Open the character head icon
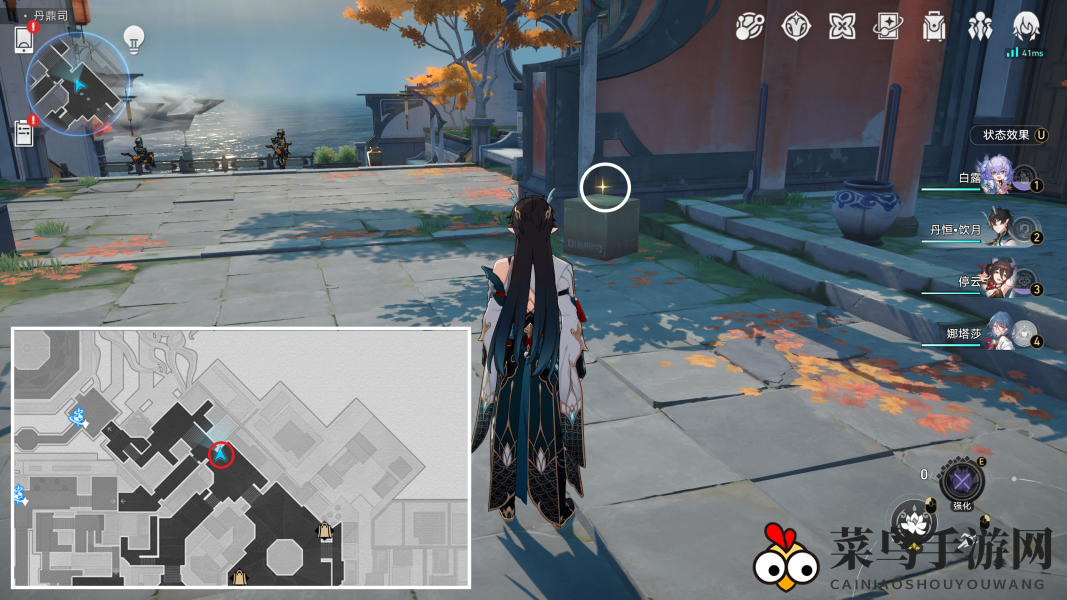This screenshot has width=1067, height=600. [x=1026, y=27]
